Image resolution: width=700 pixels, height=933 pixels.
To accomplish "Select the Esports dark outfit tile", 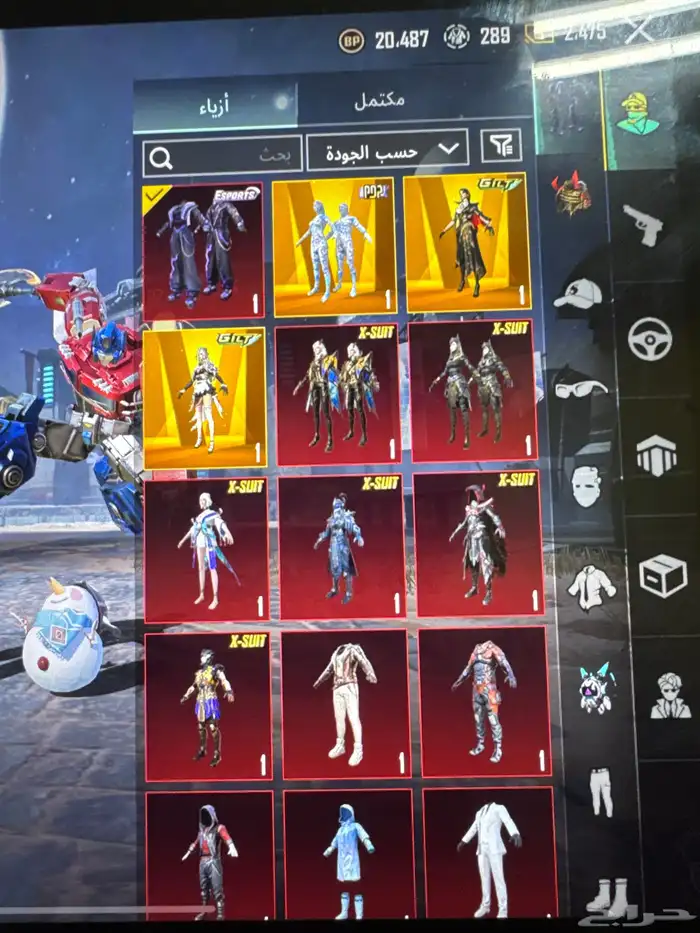I will point(203,251).
